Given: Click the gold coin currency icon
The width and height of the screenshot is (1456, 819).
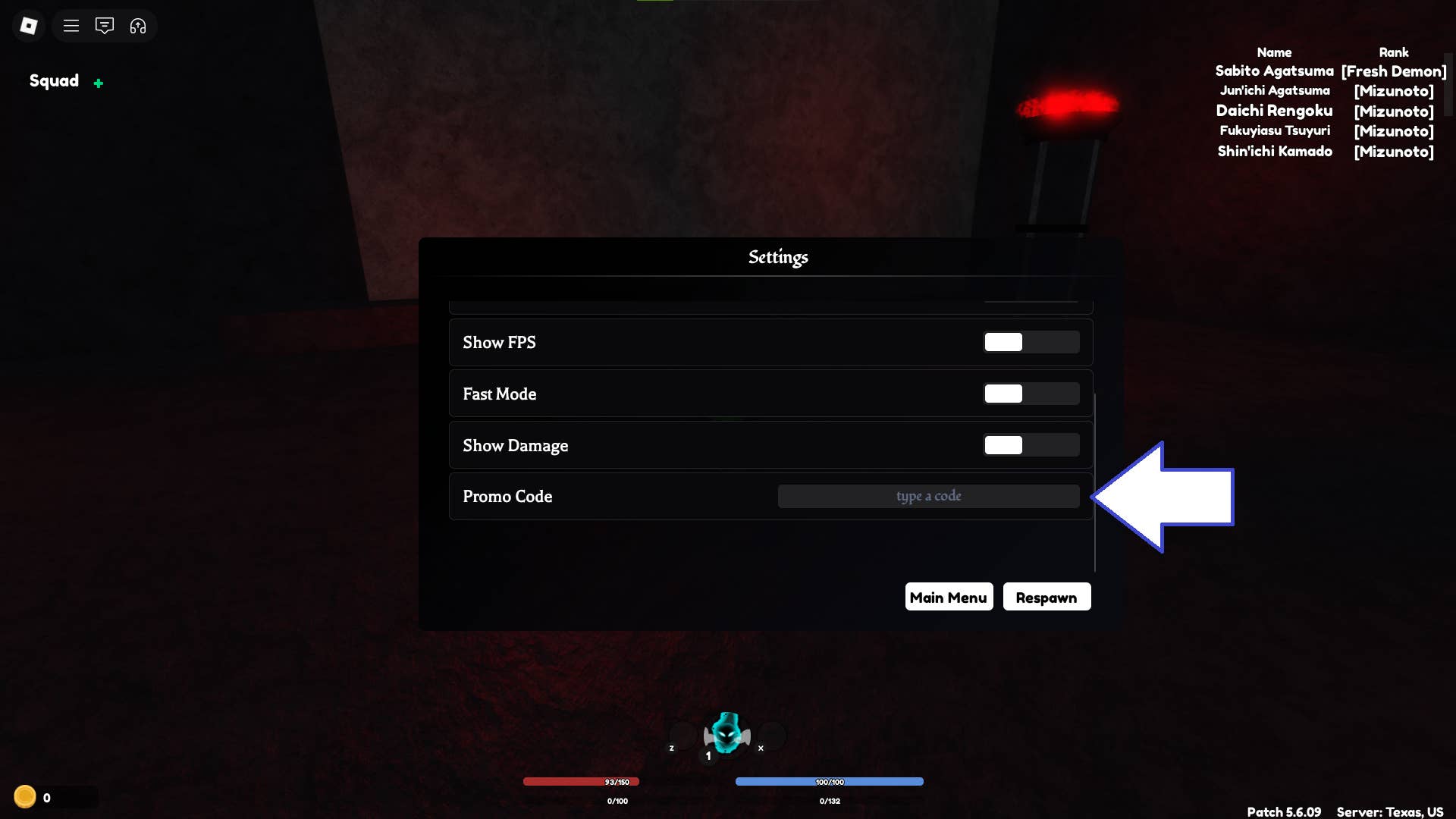Looking at the screenshot, I should (26, 797).
